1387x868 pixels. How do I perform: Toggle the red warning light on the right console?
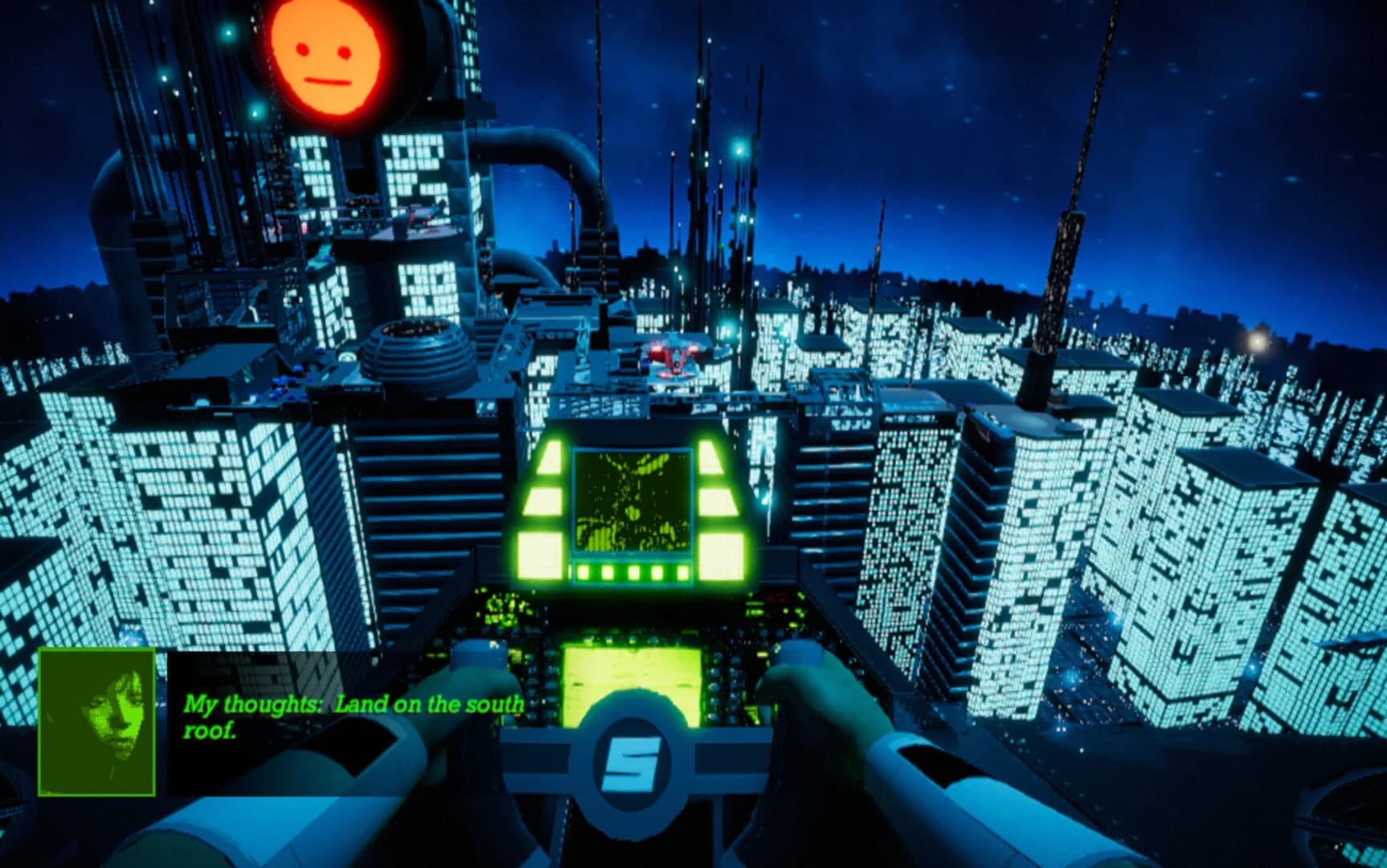click(777, 599)
